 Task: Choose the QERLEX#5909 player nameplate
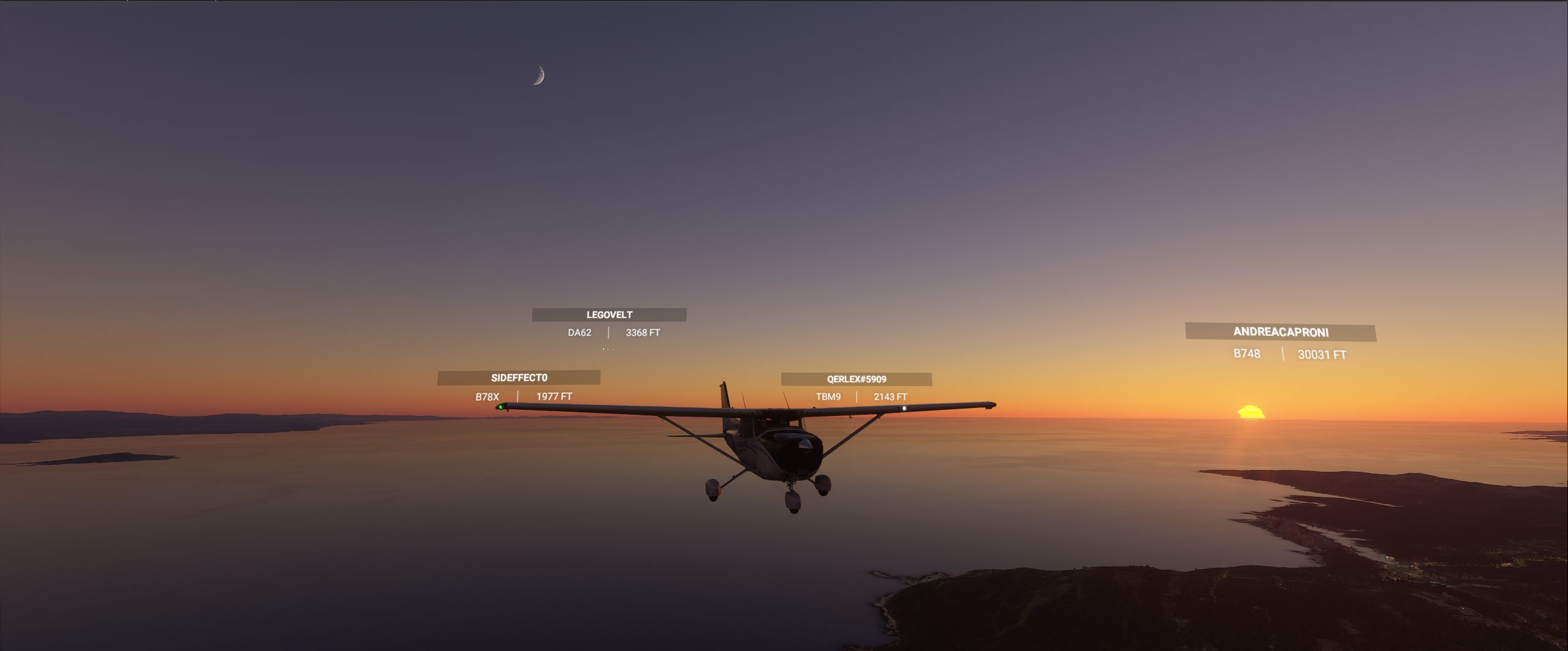tap(856, 379)
